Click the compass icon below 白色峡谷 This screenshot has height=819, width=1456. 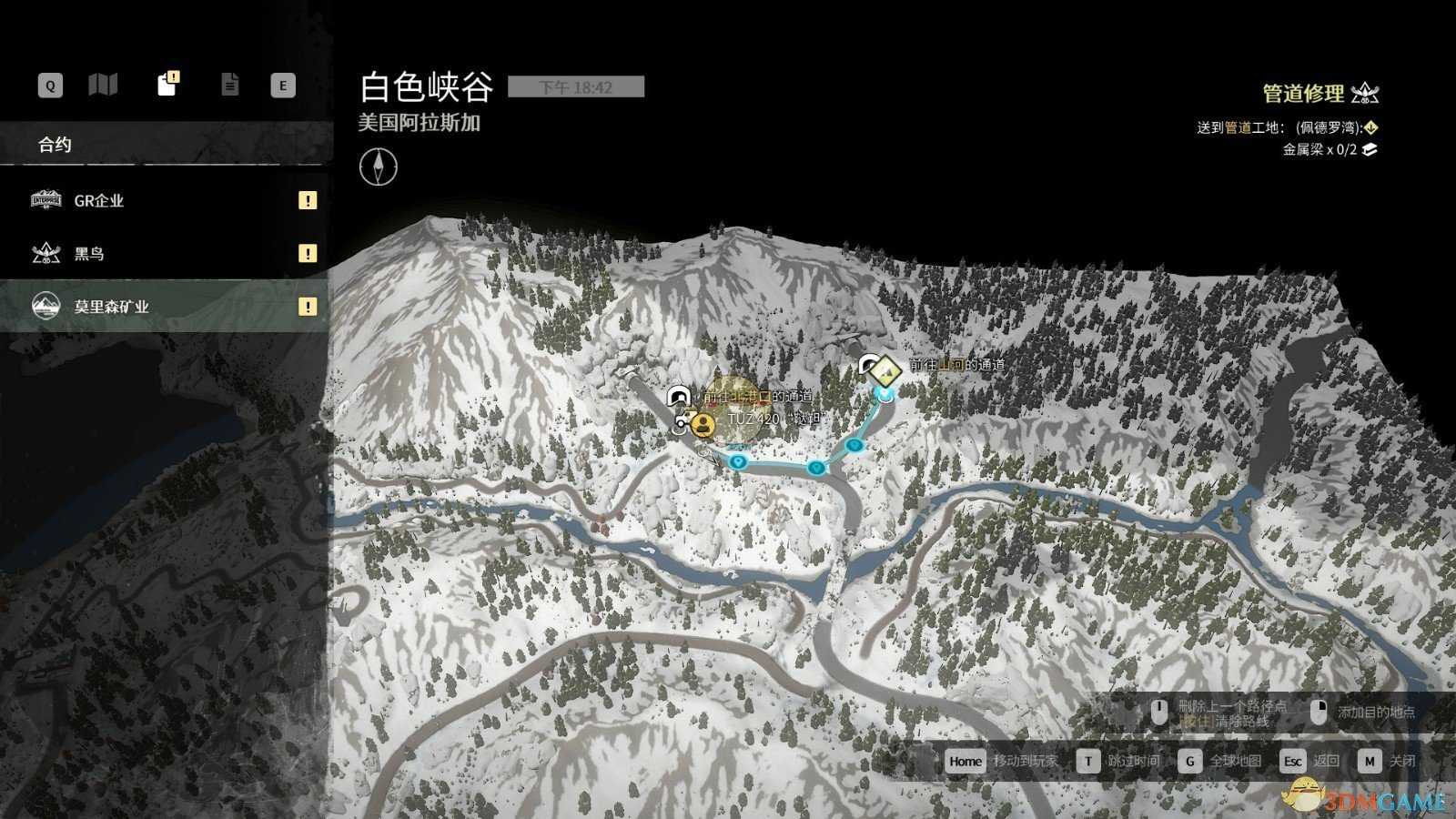coord(379,169)
